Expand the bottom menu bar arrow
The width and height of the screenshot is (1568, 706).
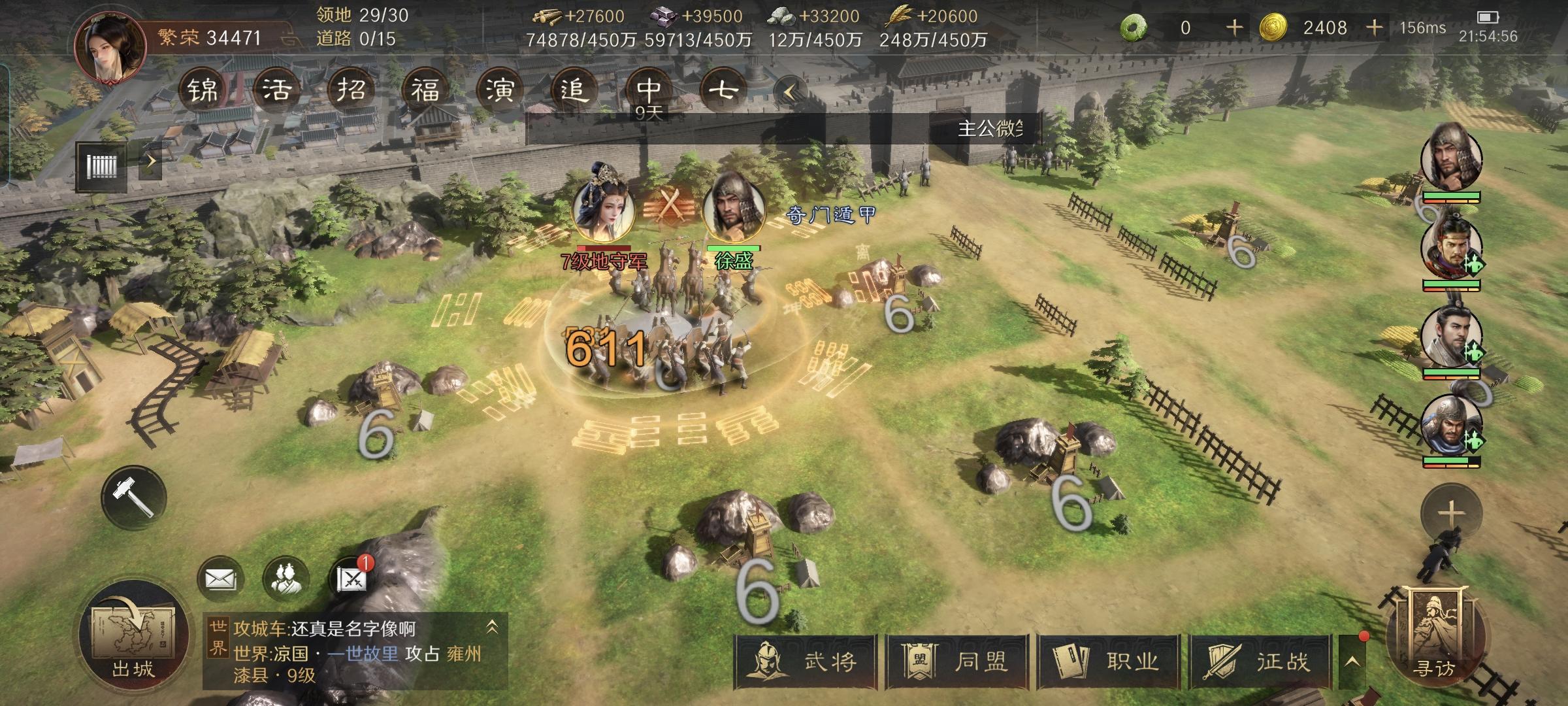[x=1352, y=662]
